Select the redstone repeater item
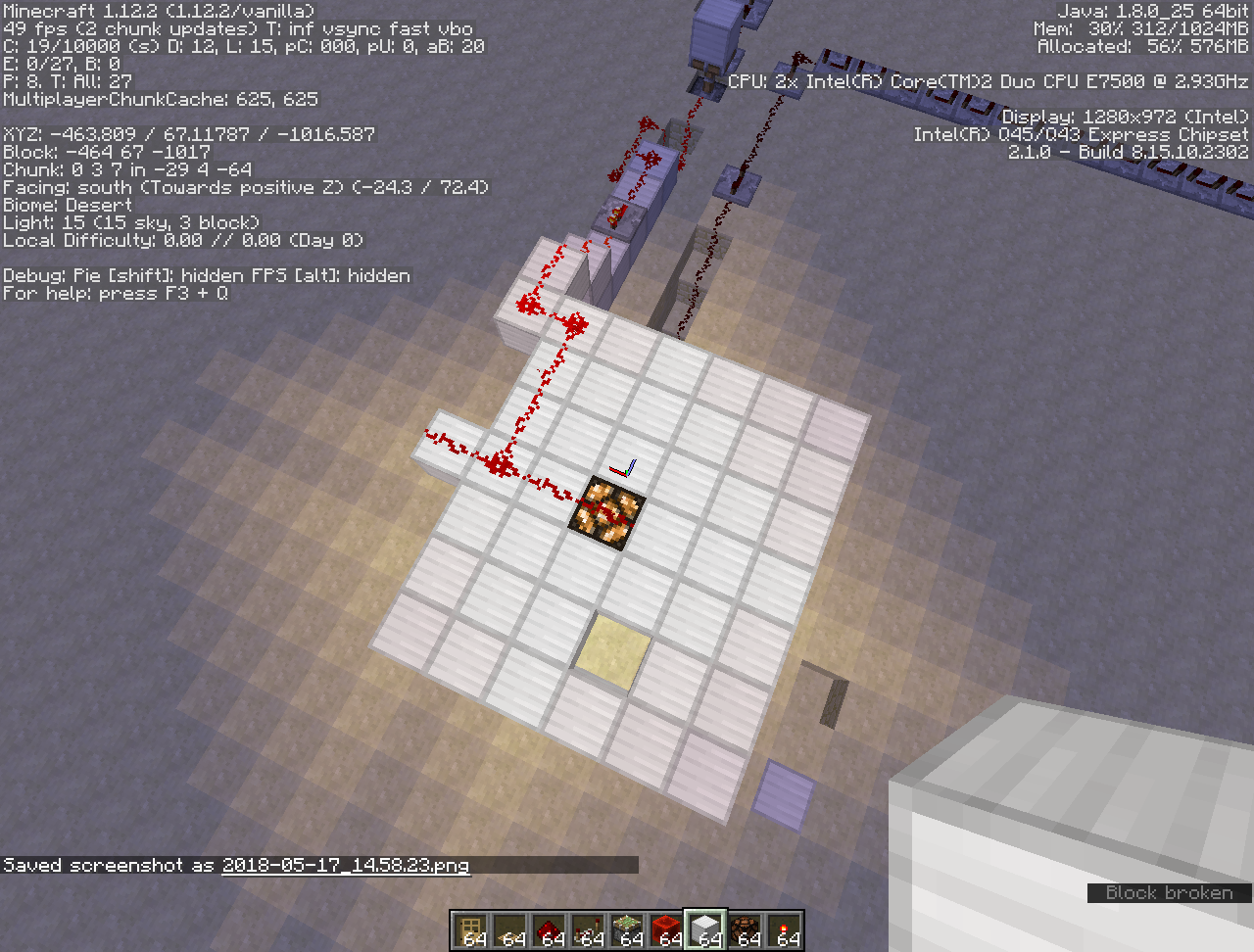The image size is (1254, 952). pyautogui.click(x=589, y=930)
